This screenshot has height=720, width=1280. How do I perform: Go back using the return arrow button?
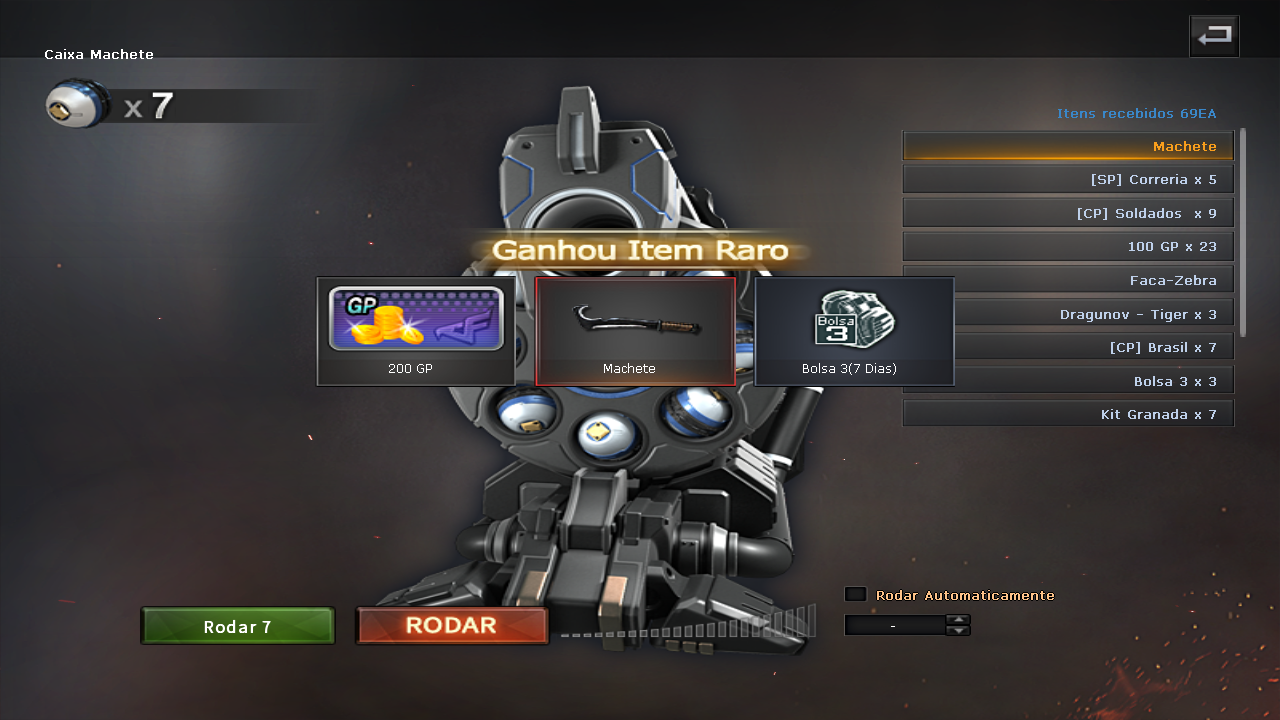[x=1214, y=37]
